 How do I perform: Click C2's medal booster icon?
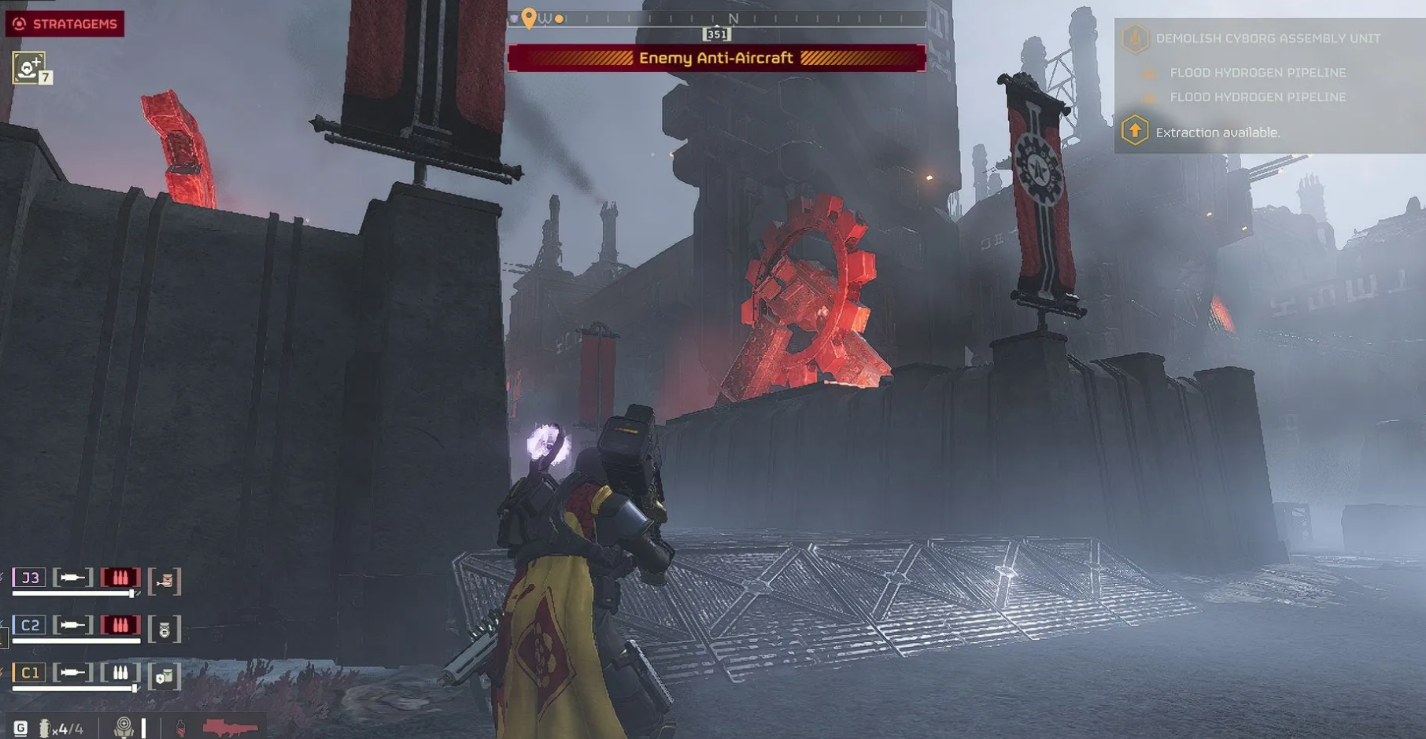click(x=165, y=629)
